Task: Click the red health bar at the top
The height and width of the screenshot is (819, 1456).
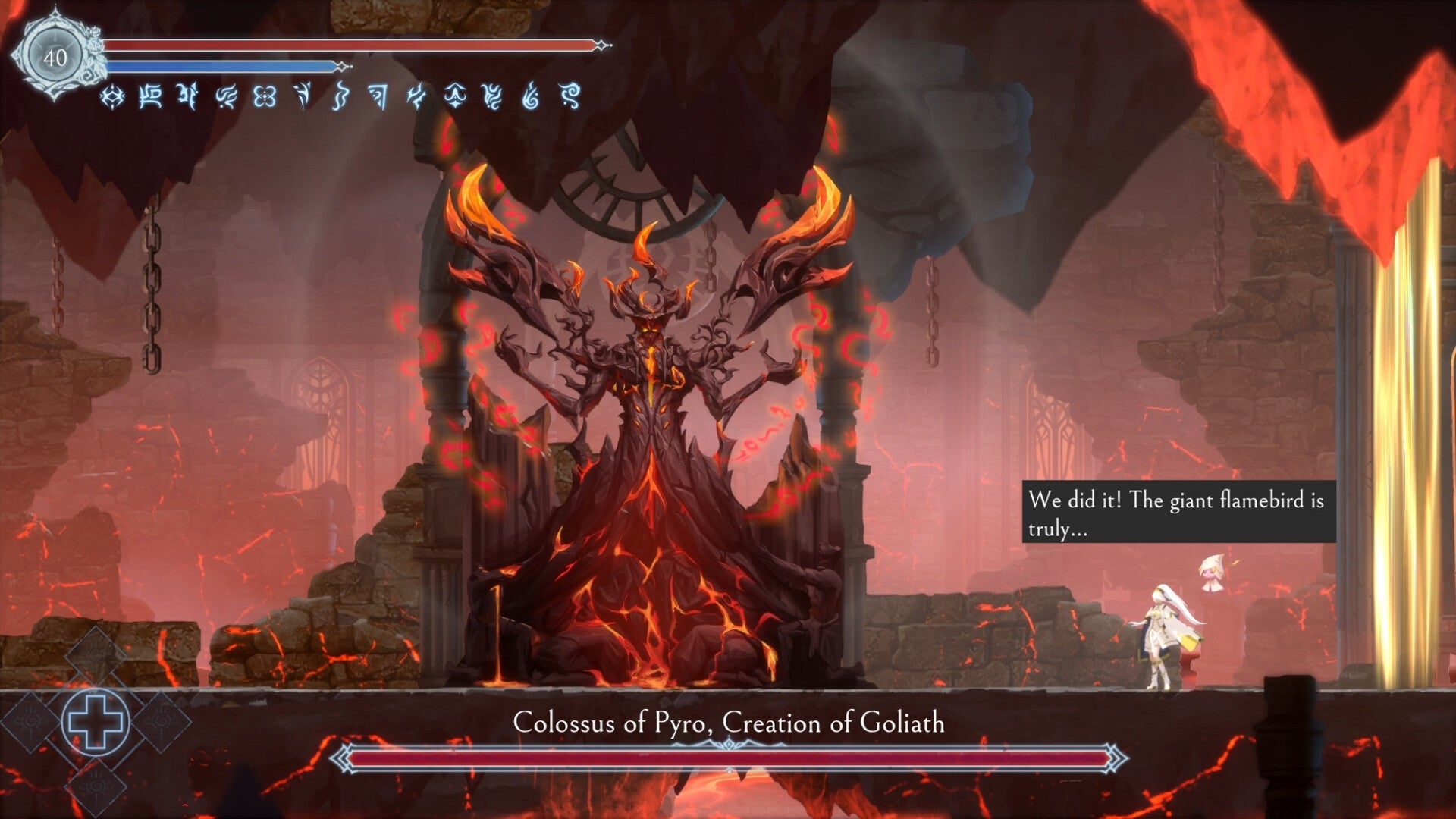Action: (349, 45)
